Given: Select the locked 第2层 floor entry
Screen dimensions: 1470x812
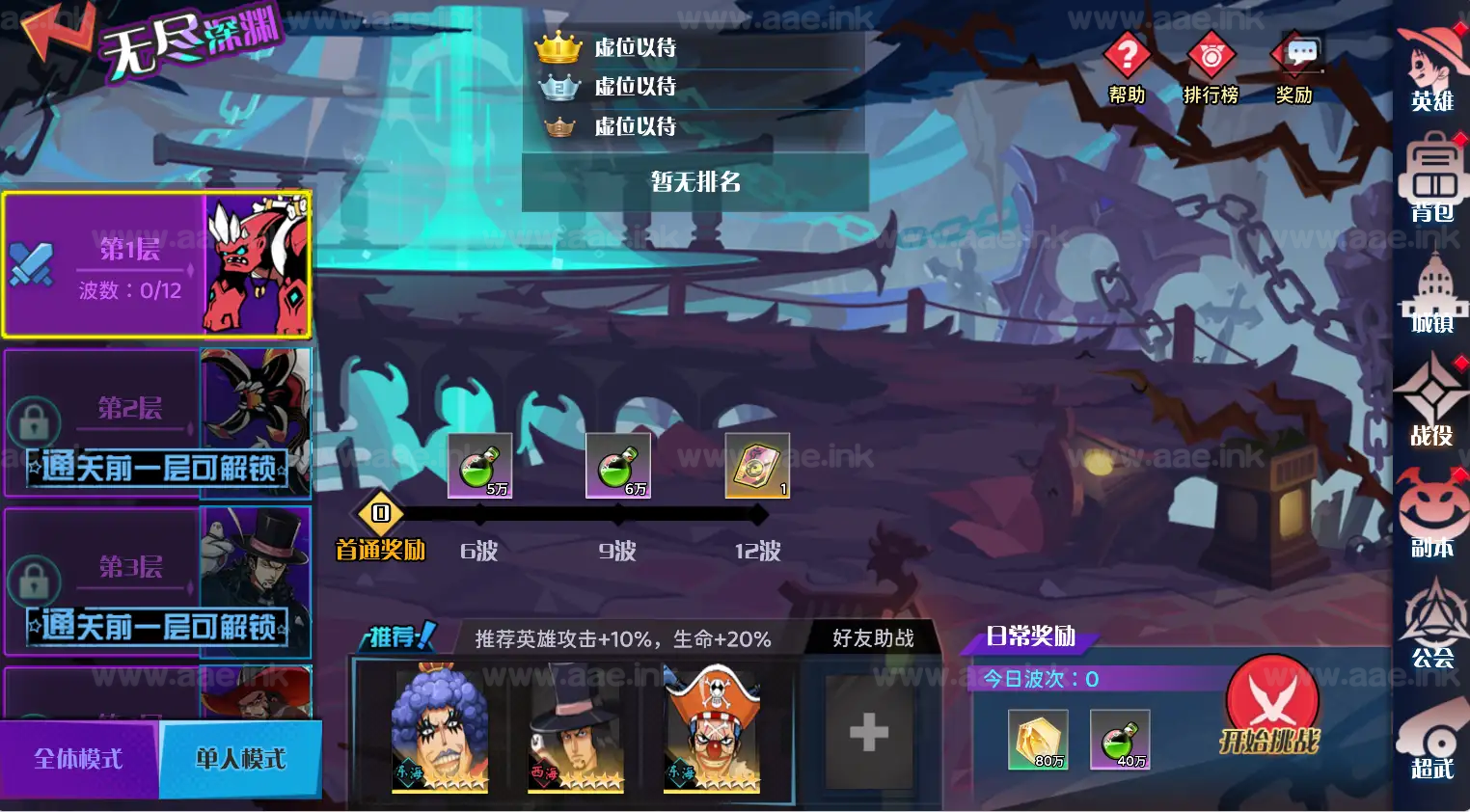Looking at the screenshot, I should coord(157,421).
